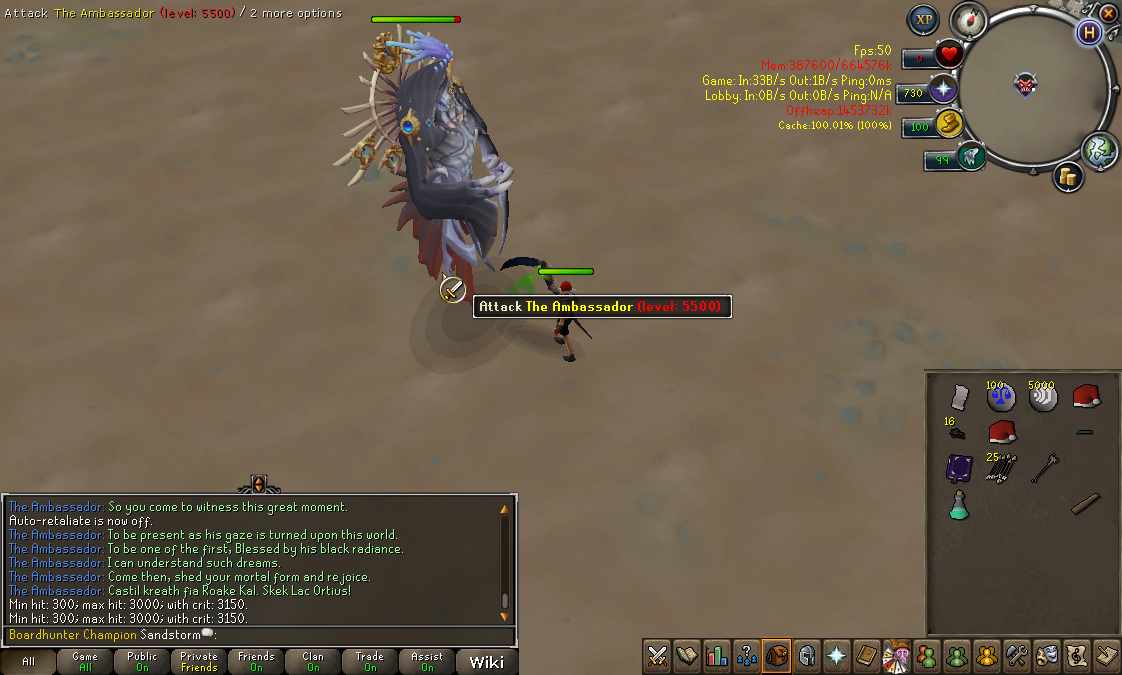Click the summoning wolf orb
Image resolution: width=1122 pixels, height=675 pixels.
[969, 157]
